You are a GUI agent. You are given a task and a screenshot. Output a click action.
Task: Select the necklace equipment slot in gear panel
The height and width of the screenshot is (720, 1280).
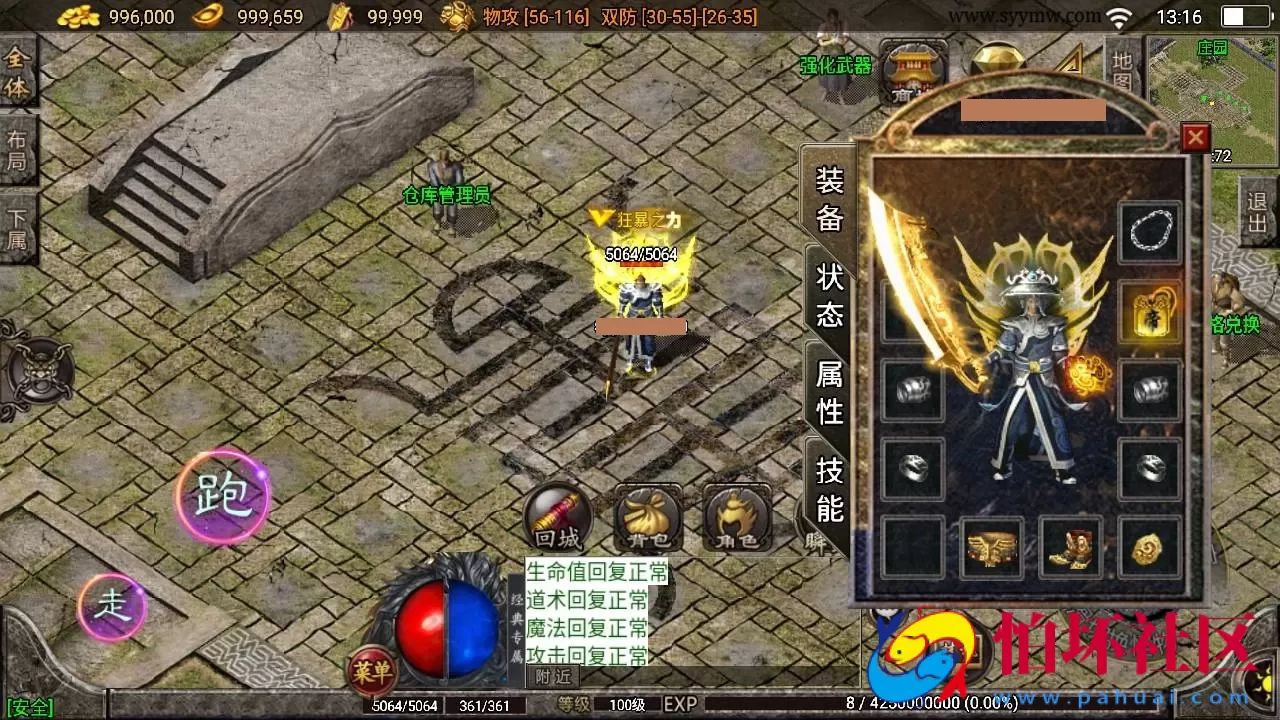(1150, 230)
